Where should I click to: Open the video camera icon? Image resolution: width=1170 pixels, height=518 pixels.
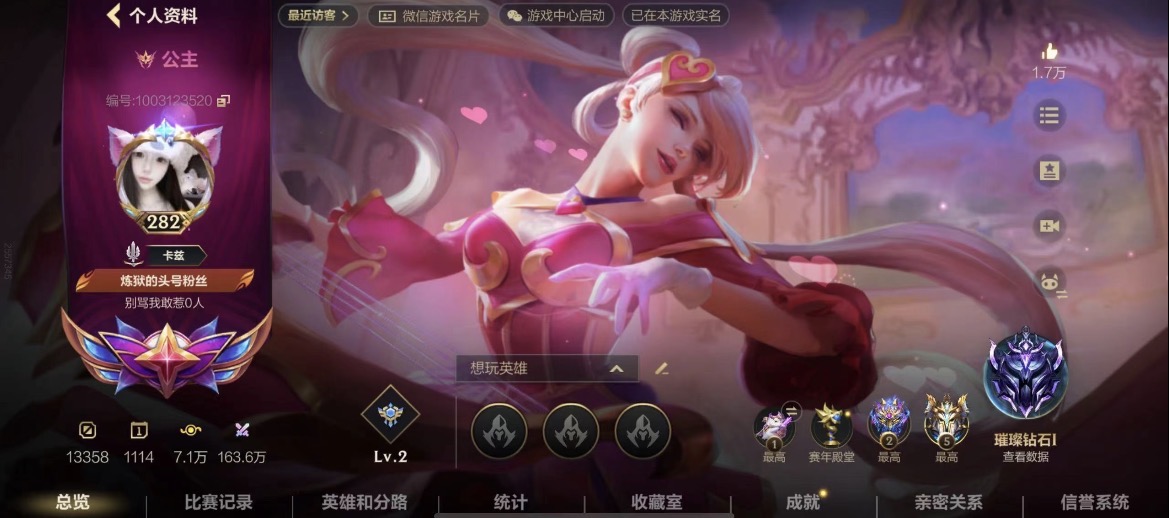click(1049, 226)
